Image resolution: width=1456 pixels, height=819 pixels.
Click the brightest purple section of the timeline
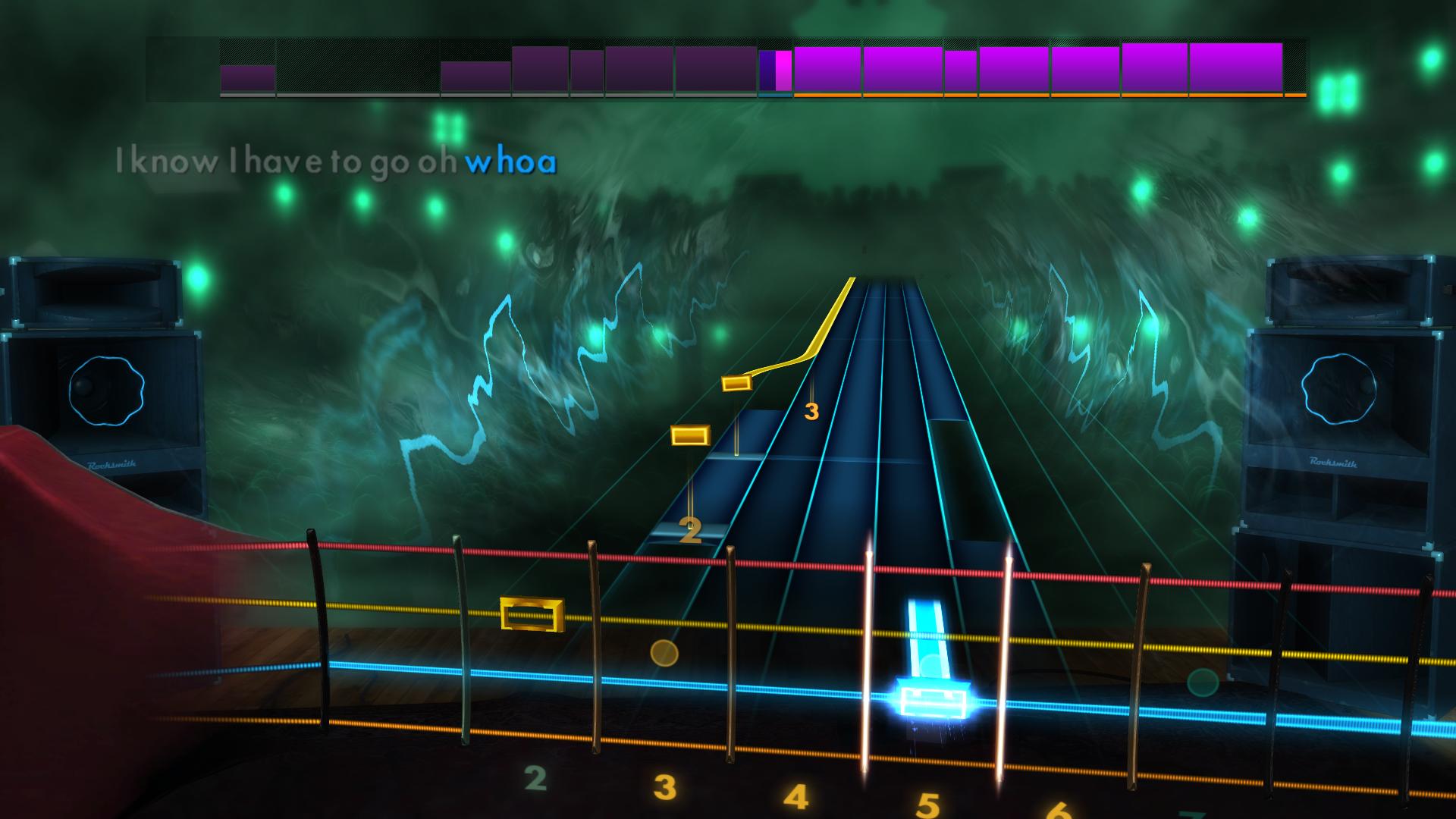point(827,68)
